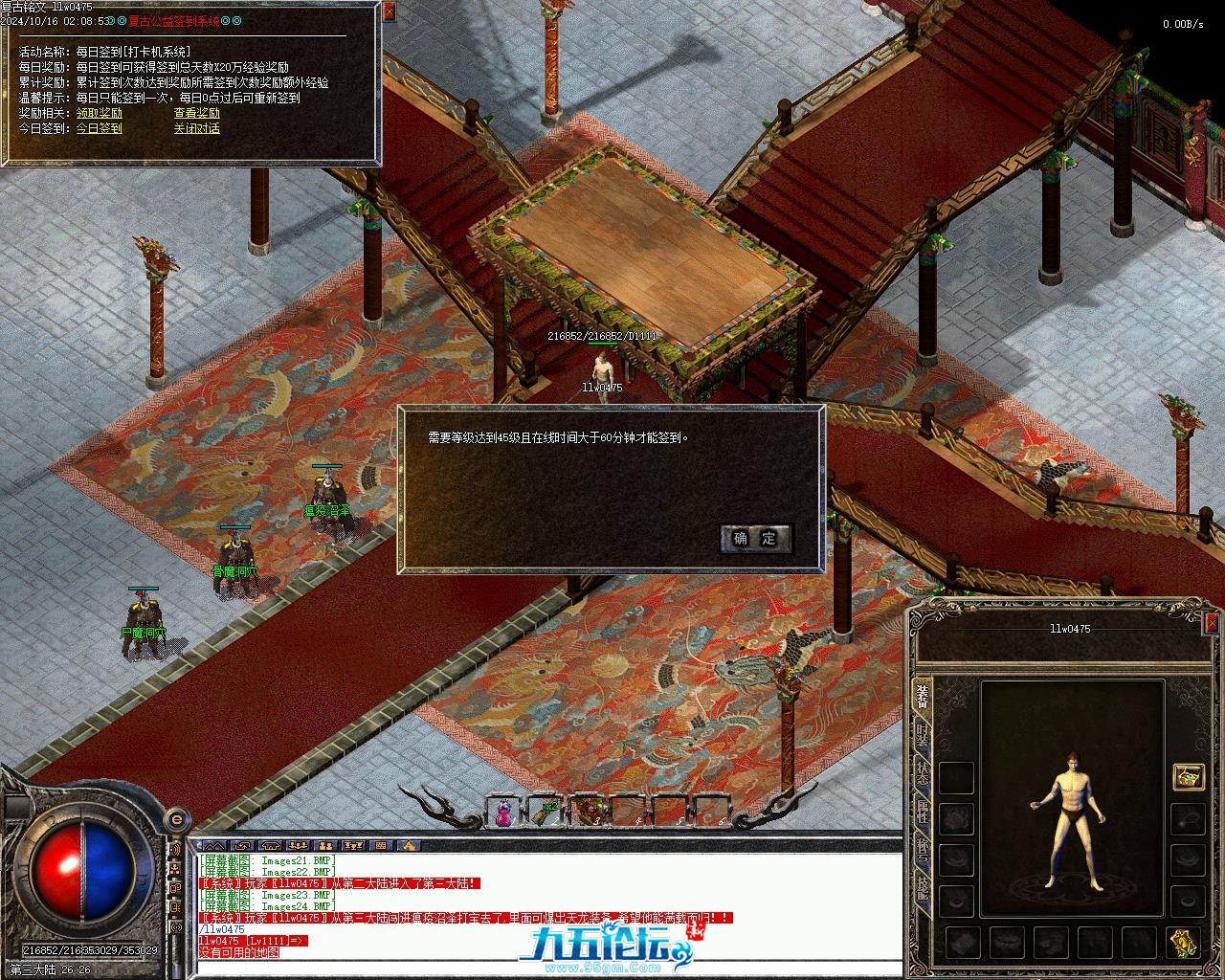1225x980 pixels.
Task: Click the treasure chest equipment slot
Action: click(x=1189, y=777)
